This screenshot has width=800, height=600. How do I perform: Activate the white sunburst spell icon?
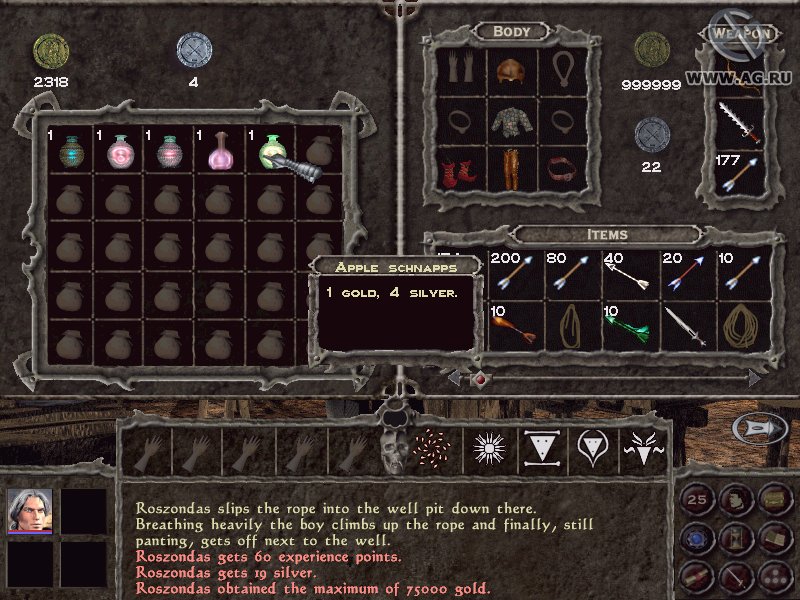(491, 451)
